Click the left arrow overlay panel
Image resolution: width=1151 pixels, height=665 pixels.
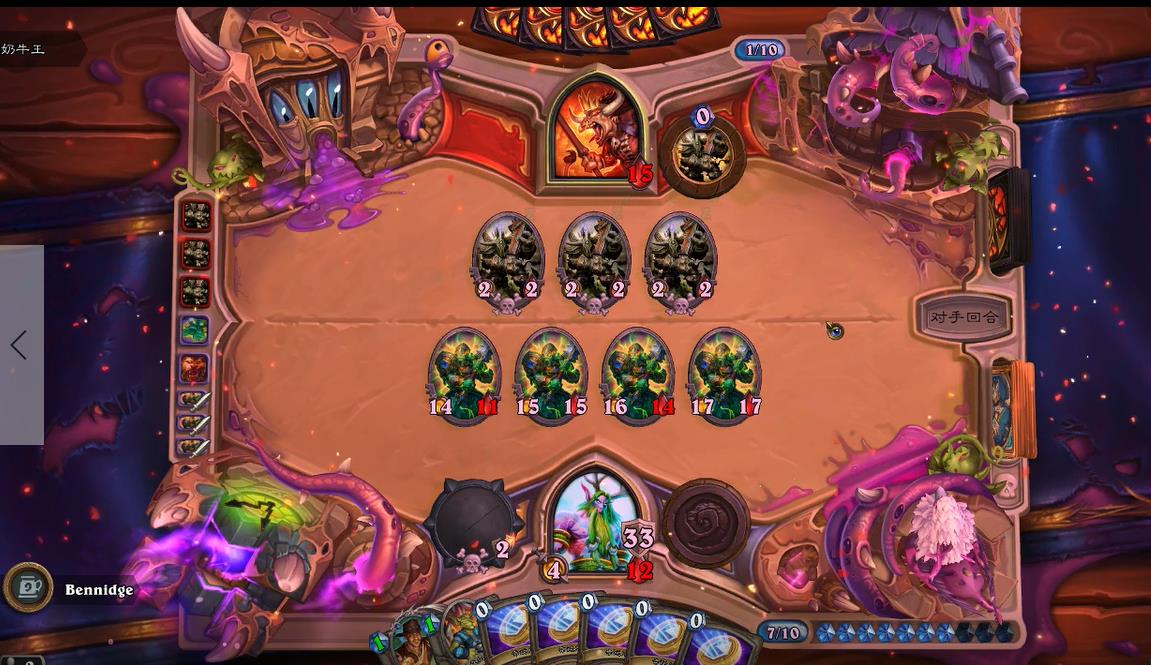(x=20, y=345)
